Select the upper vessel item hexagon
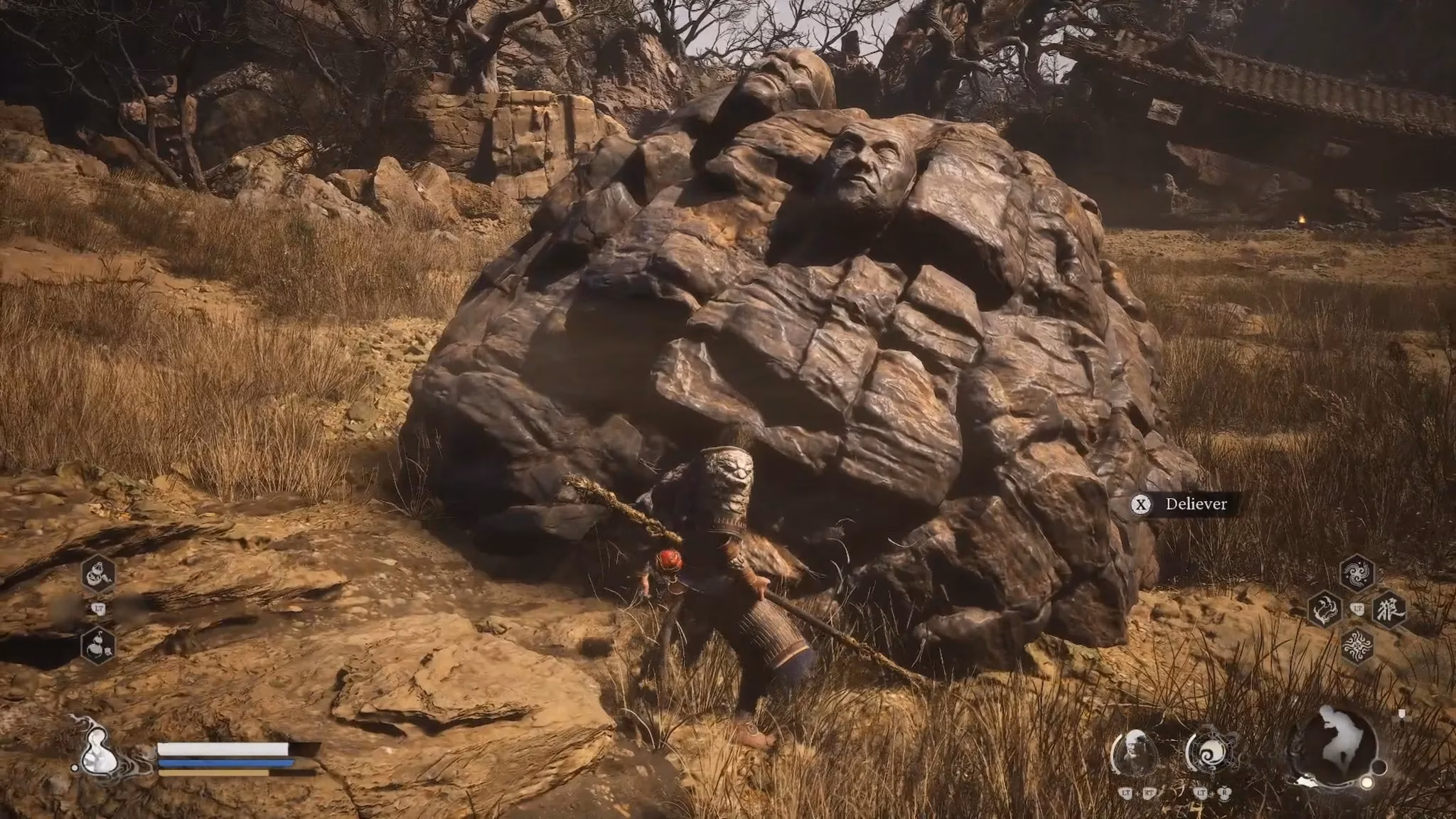1456x819 pixels. pyautogui.click(x=98, y=573)
